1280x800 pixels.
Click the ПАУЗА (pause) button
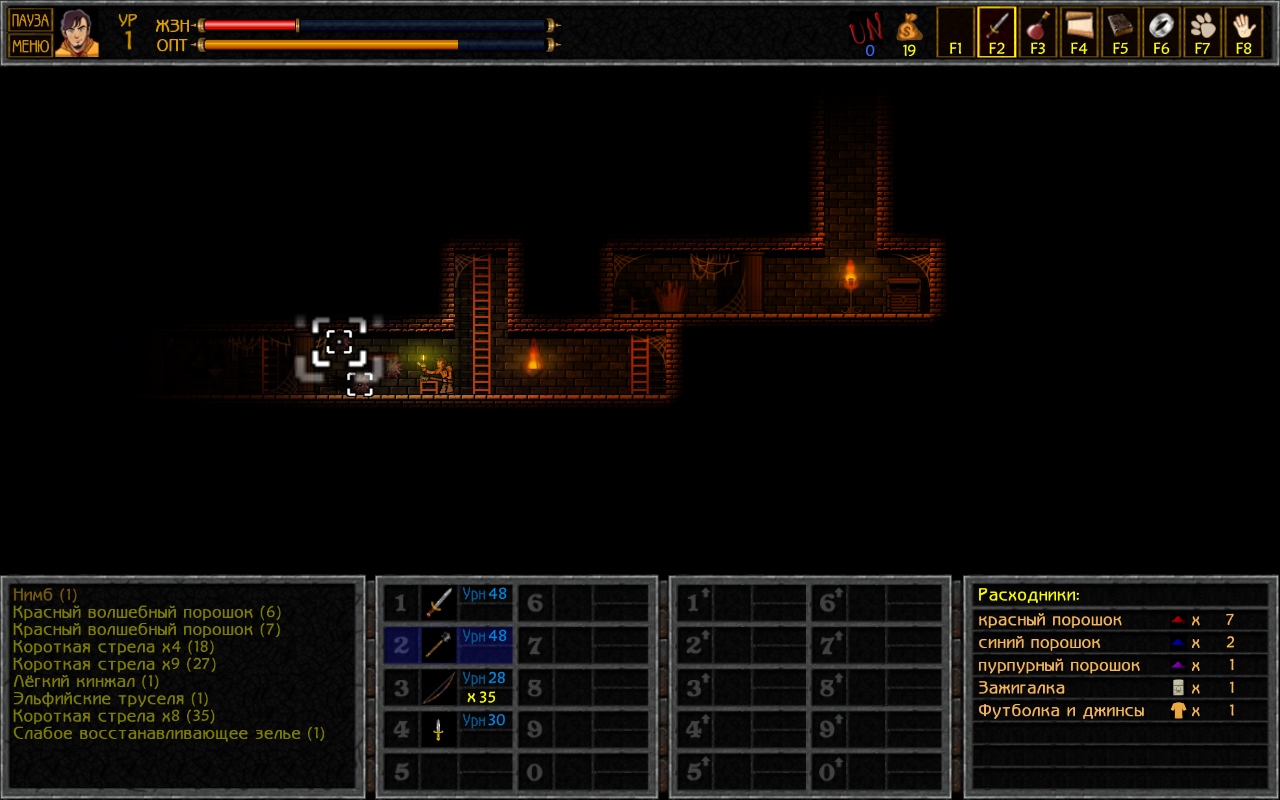tap(30, 20)
